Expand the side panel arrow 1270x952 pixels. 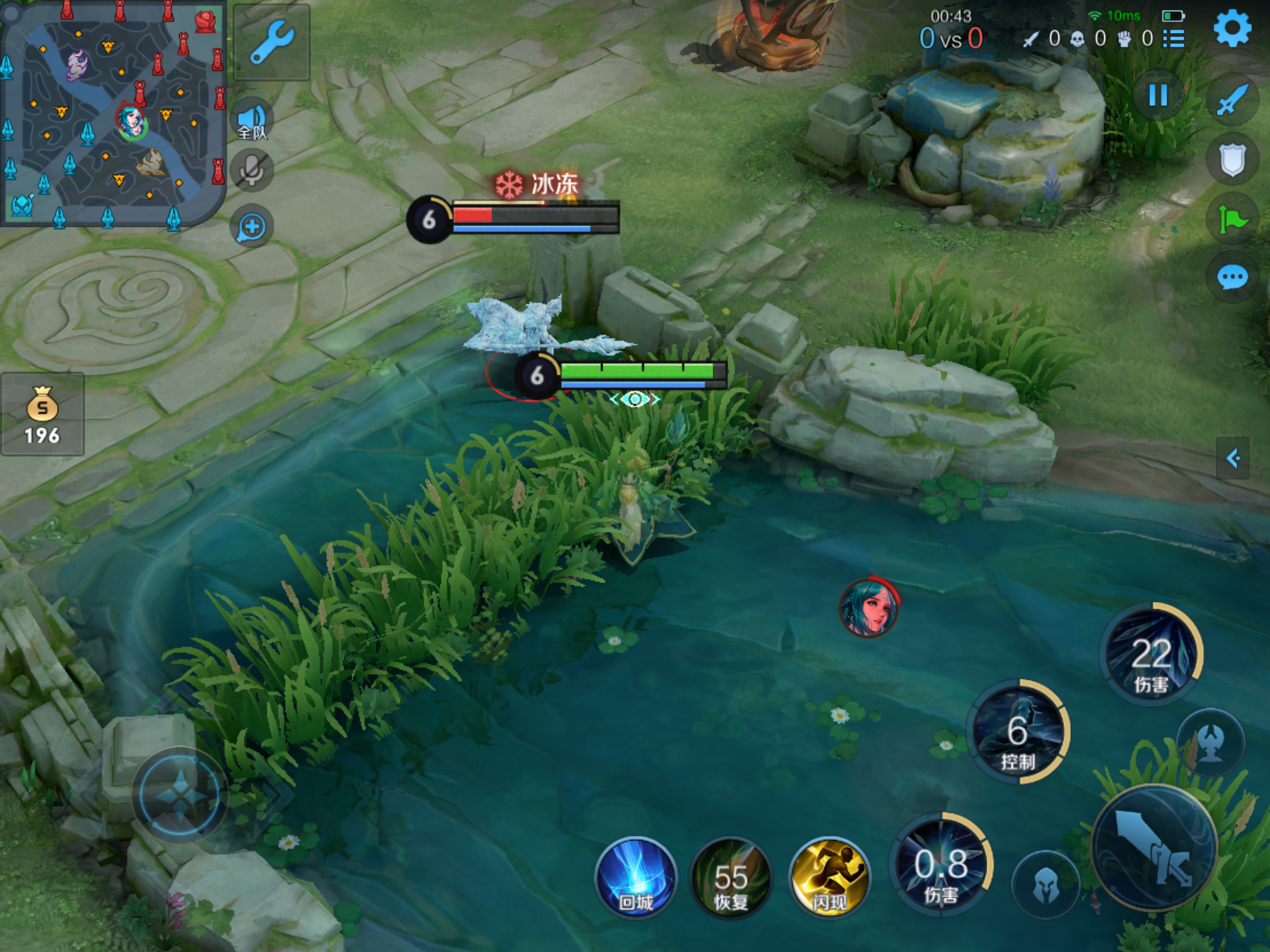coord(1233,458)
